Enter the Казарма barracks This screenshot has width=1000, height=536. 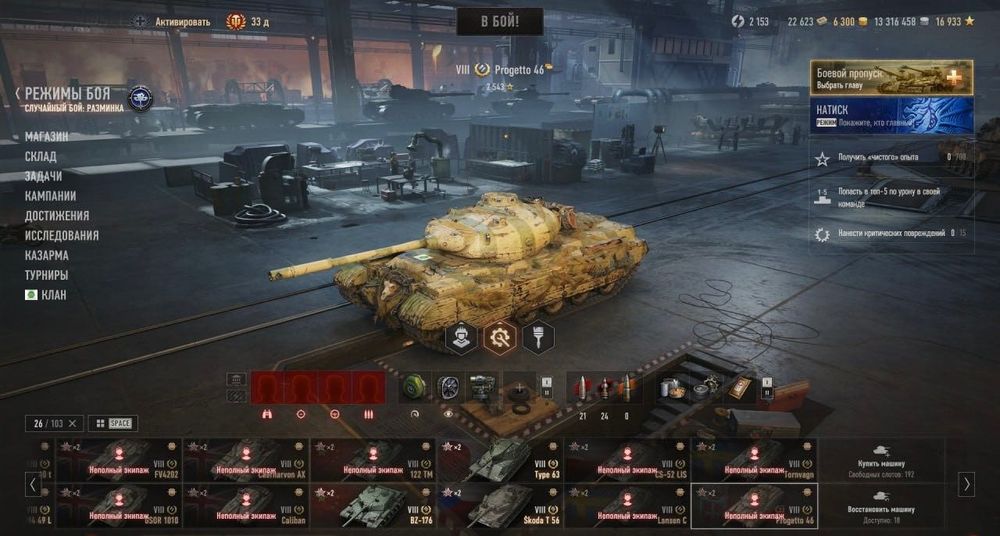[47, 255]
